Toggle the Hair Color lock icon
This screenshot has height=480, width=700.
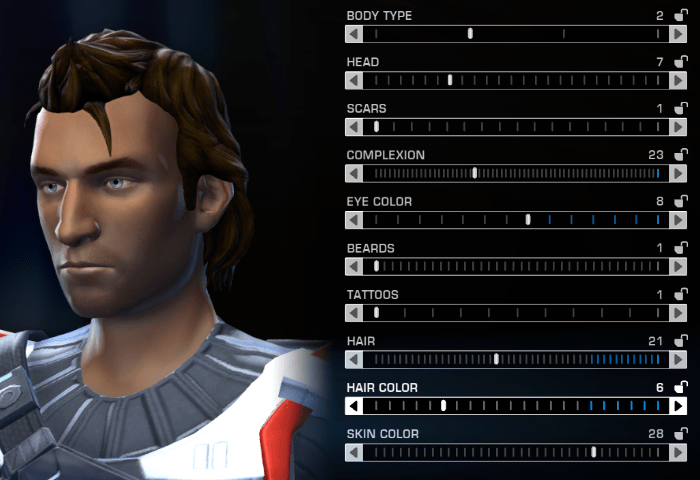point(681,387)
